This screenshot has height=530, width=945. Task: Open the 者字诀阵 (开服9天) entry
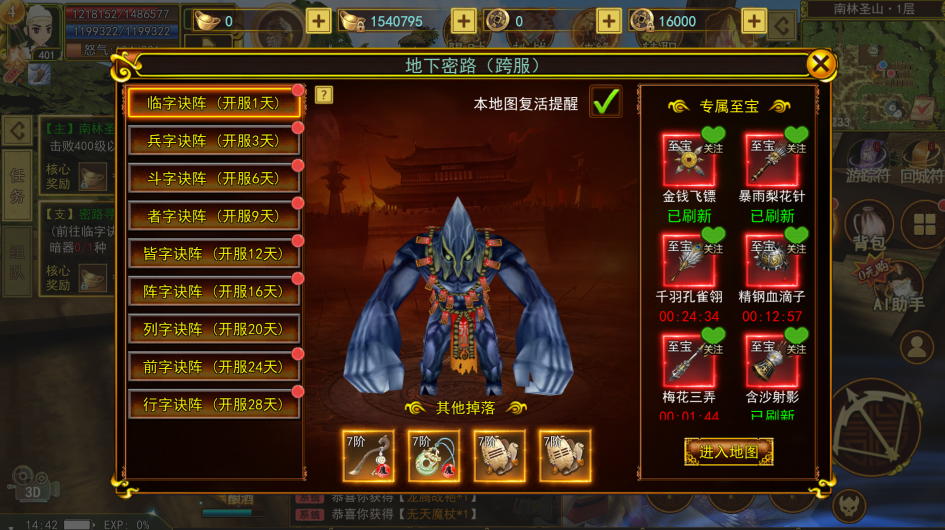(213, 216)
